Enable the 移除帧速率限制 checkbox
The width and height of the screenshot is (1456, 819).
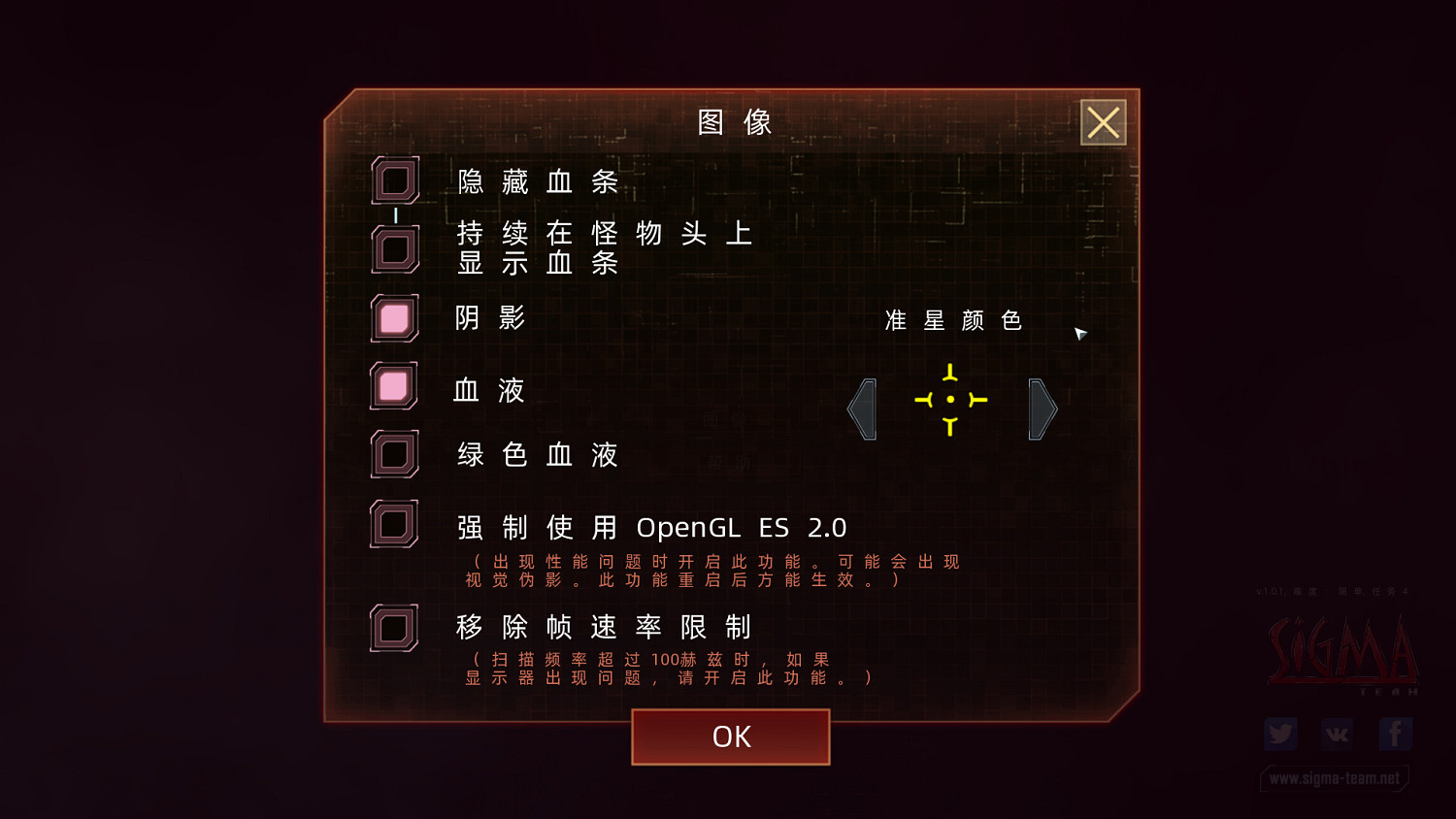point(394,627)
